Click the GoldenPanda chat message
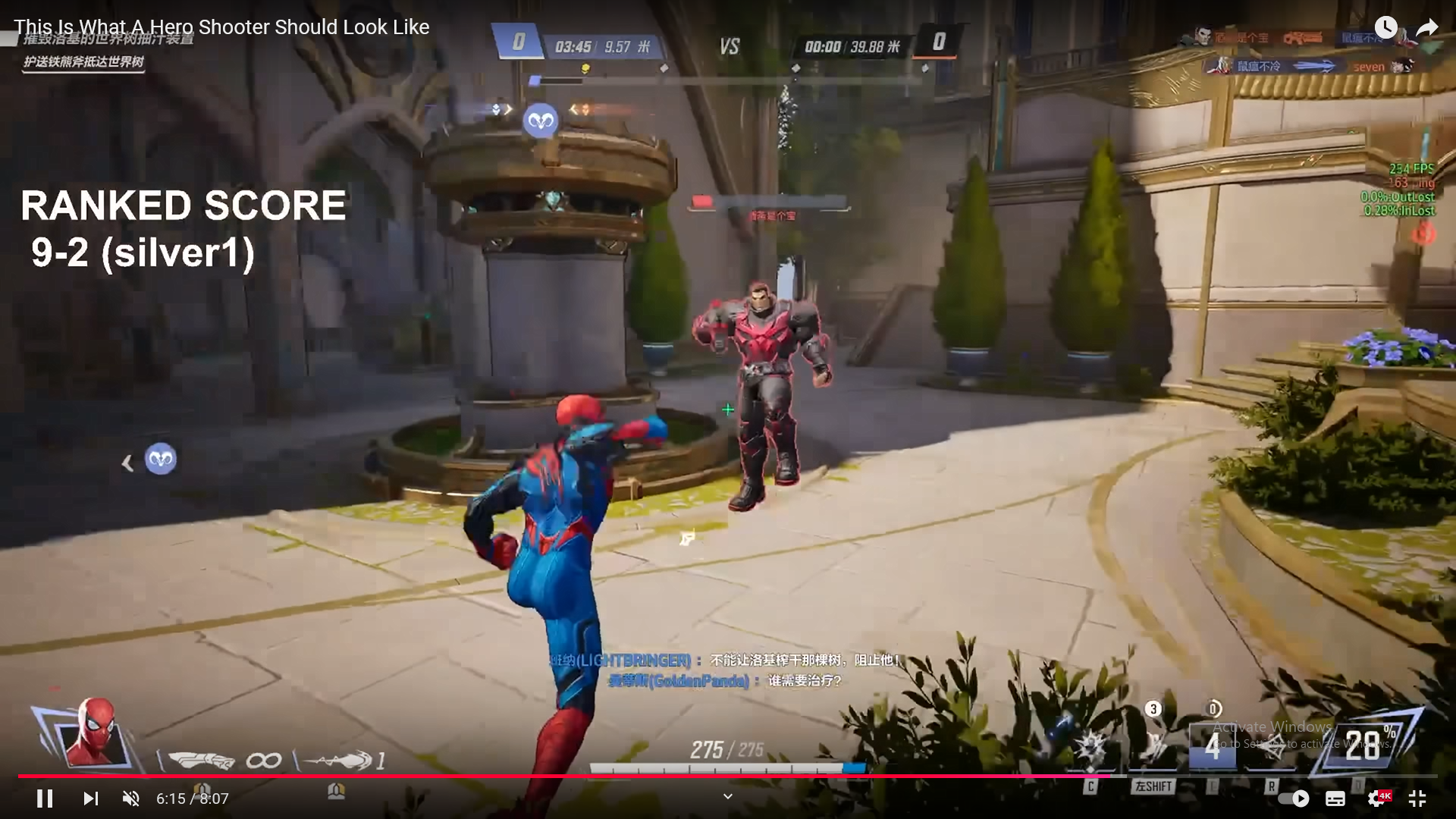The height and width of the screenshot is (819, 1456). [725, 681]
